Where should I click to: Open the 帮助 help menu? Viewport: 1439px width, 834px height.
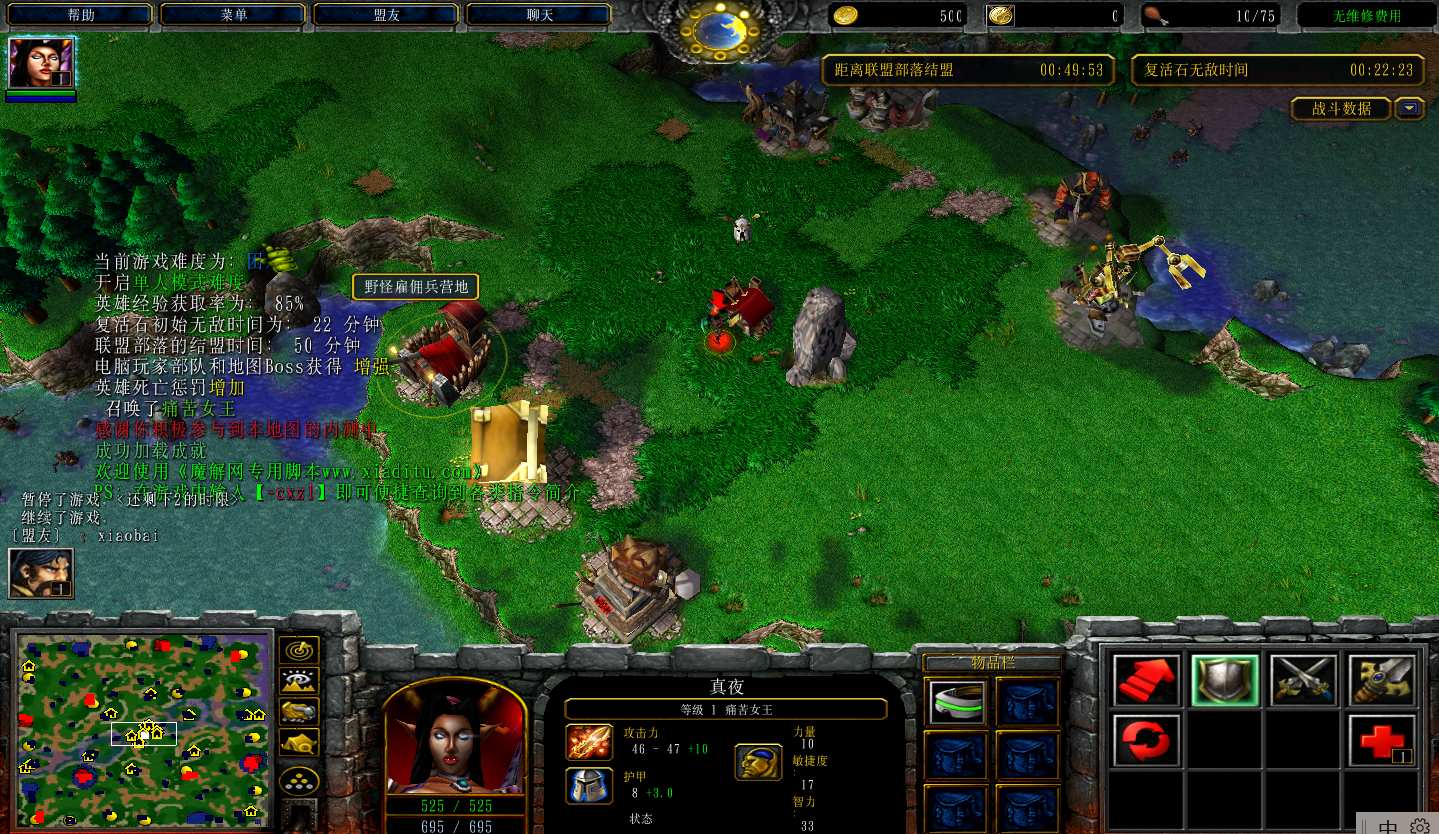point(81,15)
